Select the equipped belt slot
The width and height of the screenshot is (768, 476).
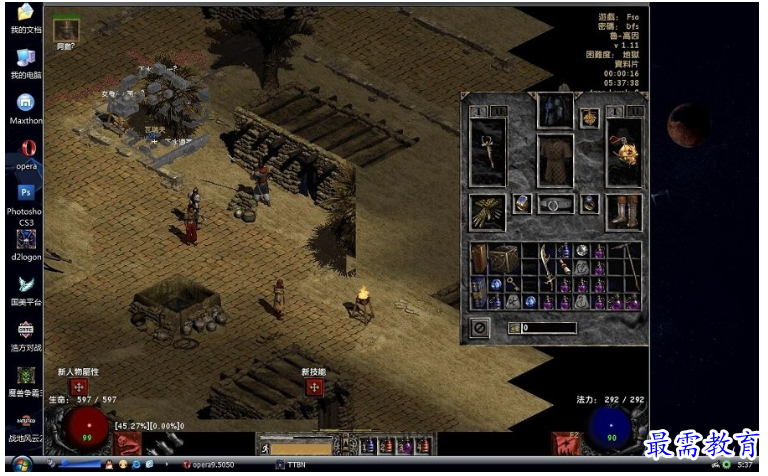pyautogui.click(x=555, y=204)
